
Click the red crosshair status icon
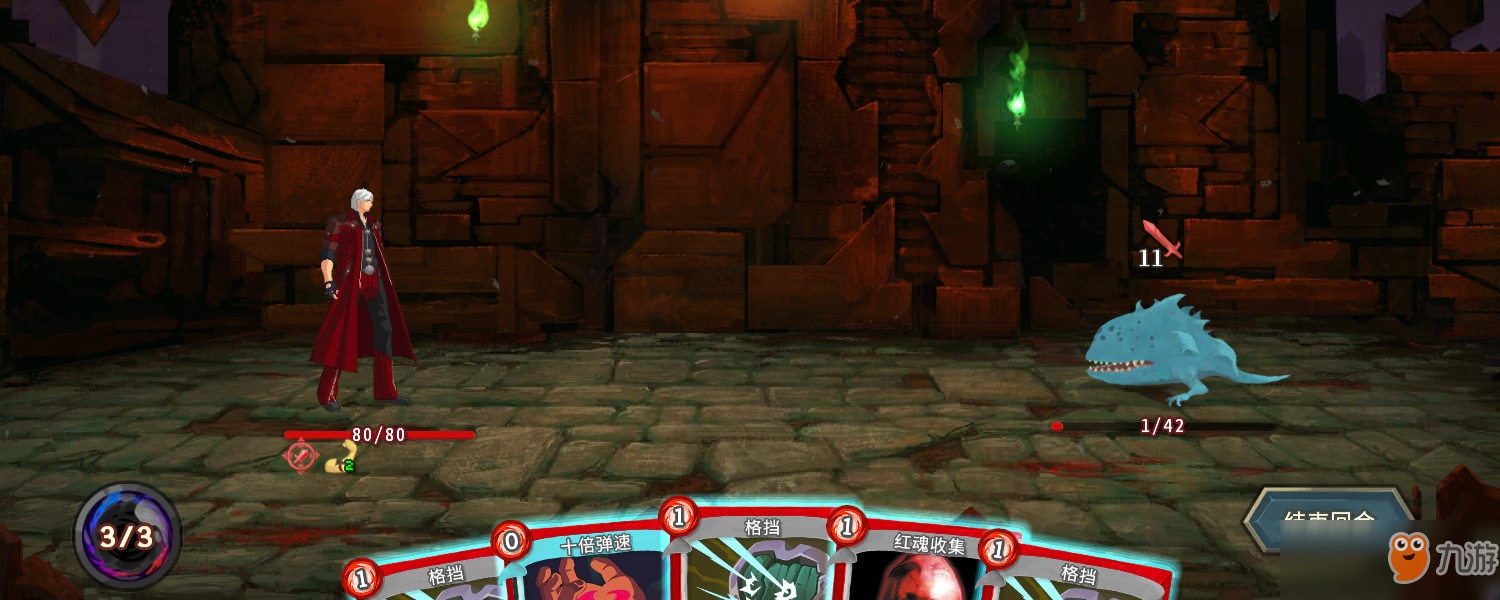[x=301, y=455]
